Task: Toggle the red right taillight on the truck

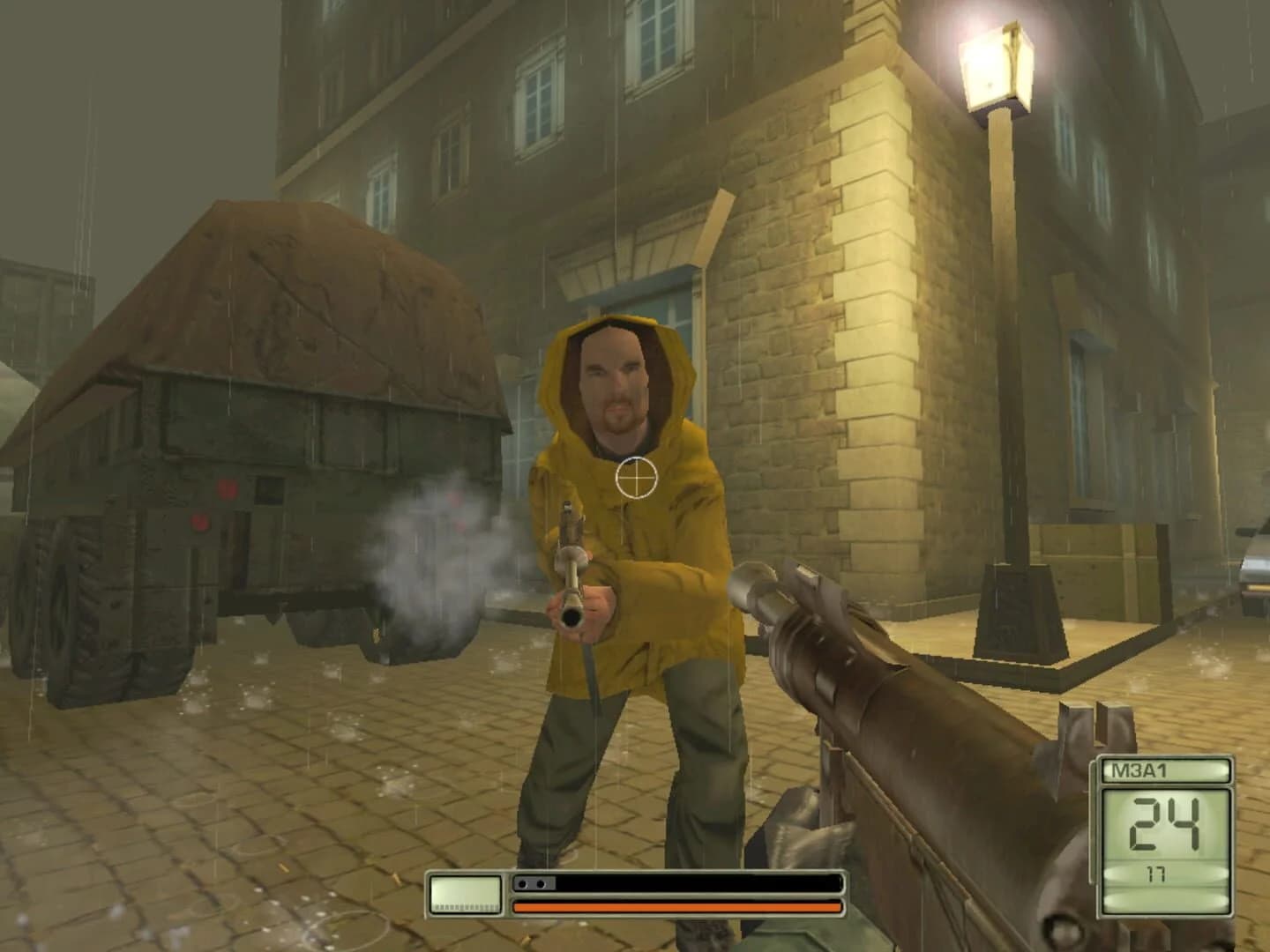Action: pyautogui.click(x=228, y=490)
